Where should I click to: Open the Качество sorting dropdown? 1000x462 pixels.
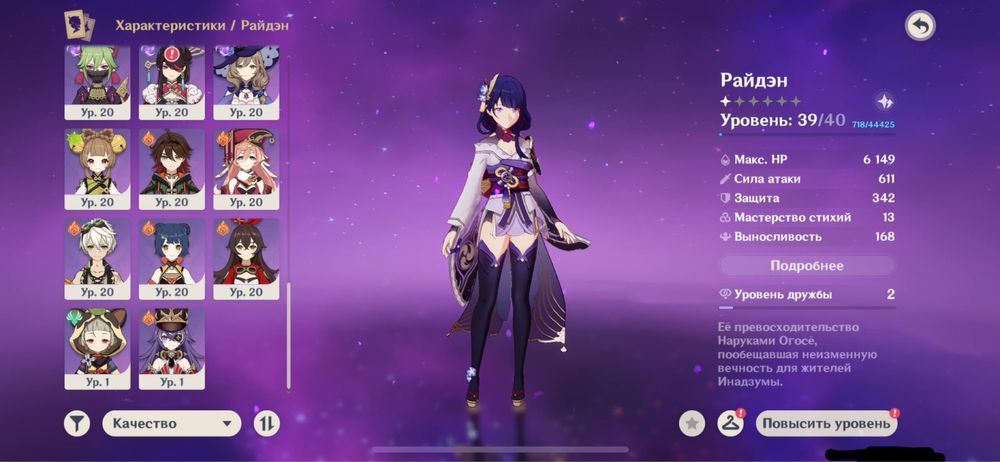click(x=171, y=423)
